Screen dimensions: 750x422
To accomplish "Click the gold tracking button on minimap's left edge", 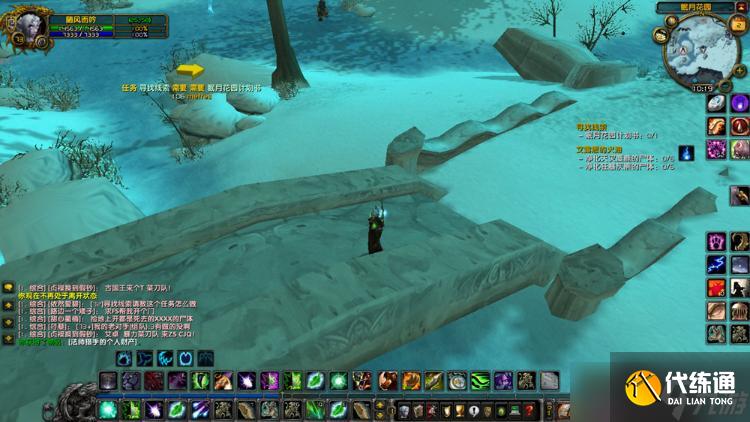I will pyautogui.click(x=661, y=36).
